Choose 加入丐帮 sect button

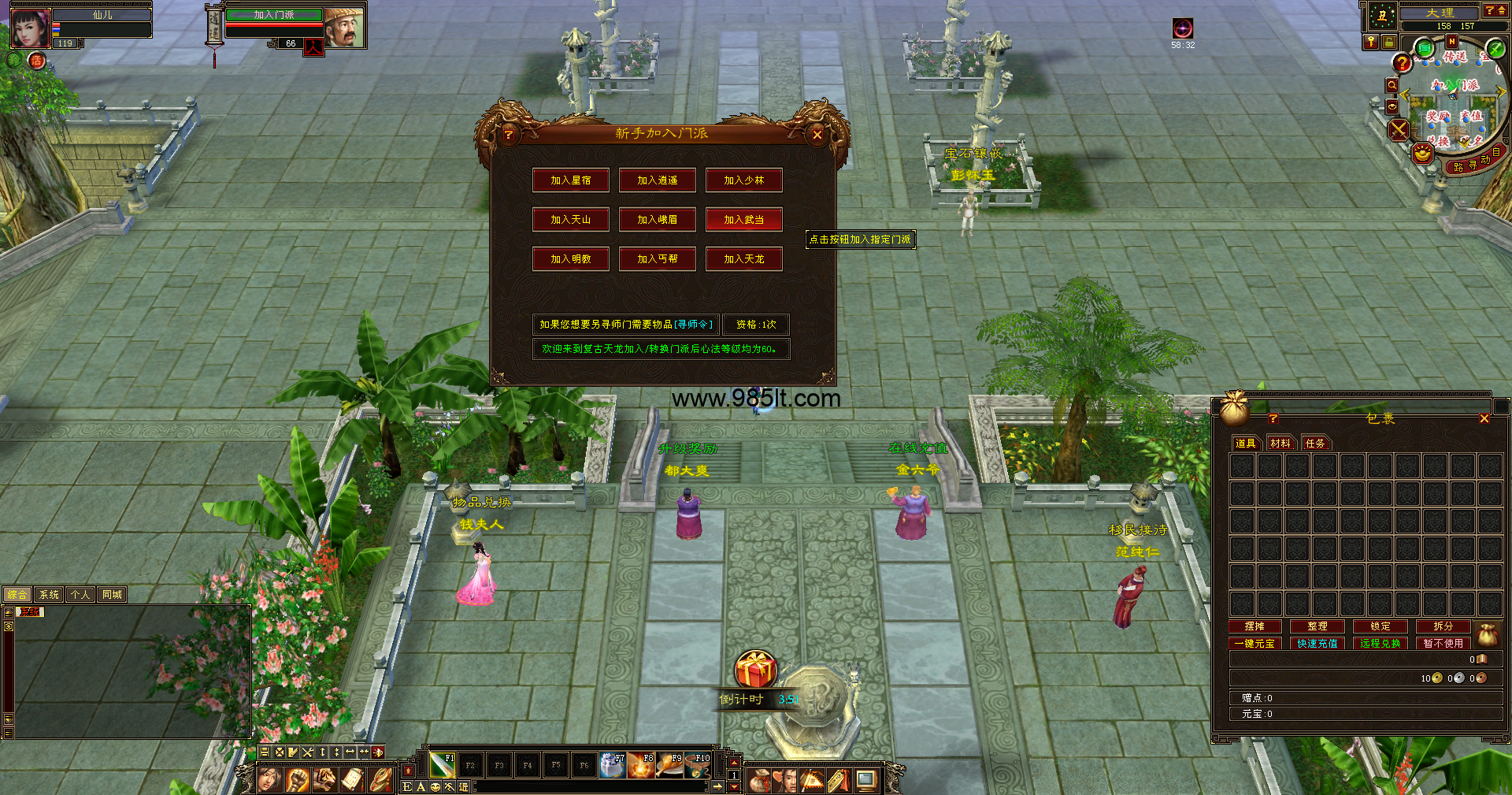pyautogui.click(x=657, y=259)
